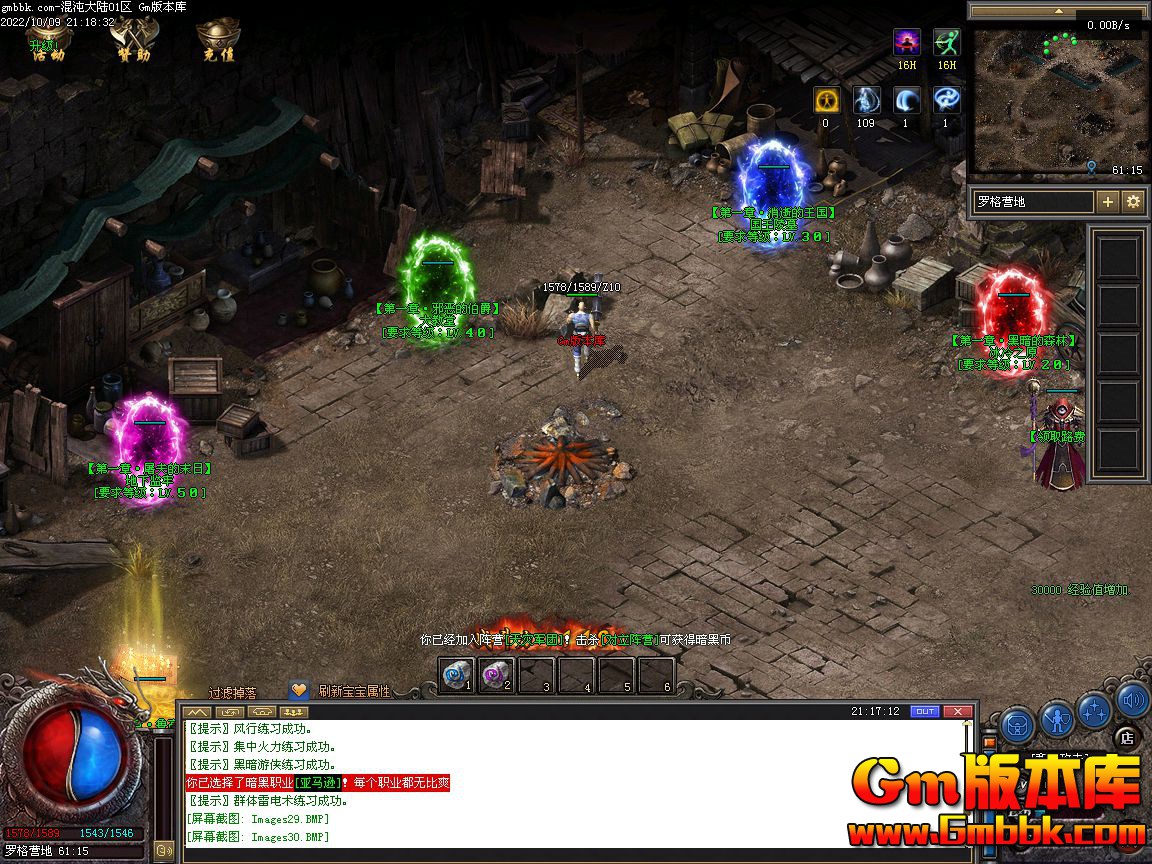Open the skills panel with the sparkle icon
The height and width of the screenshot is (864, 1152).
(x=1094, y=710)
